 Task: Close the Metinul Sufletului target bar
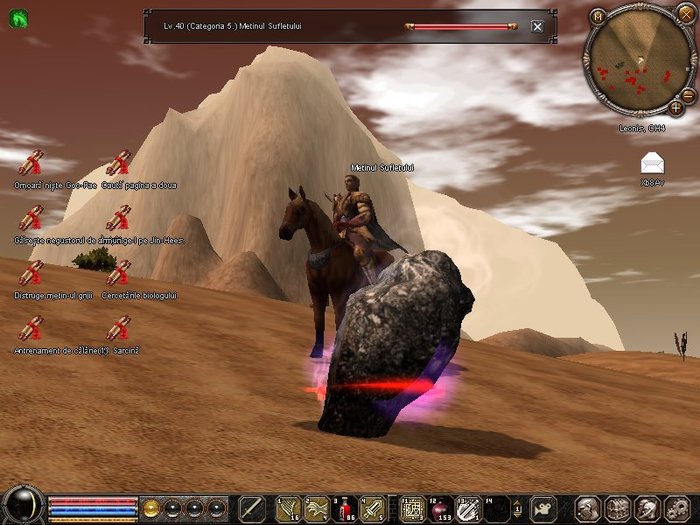[537, 27]
